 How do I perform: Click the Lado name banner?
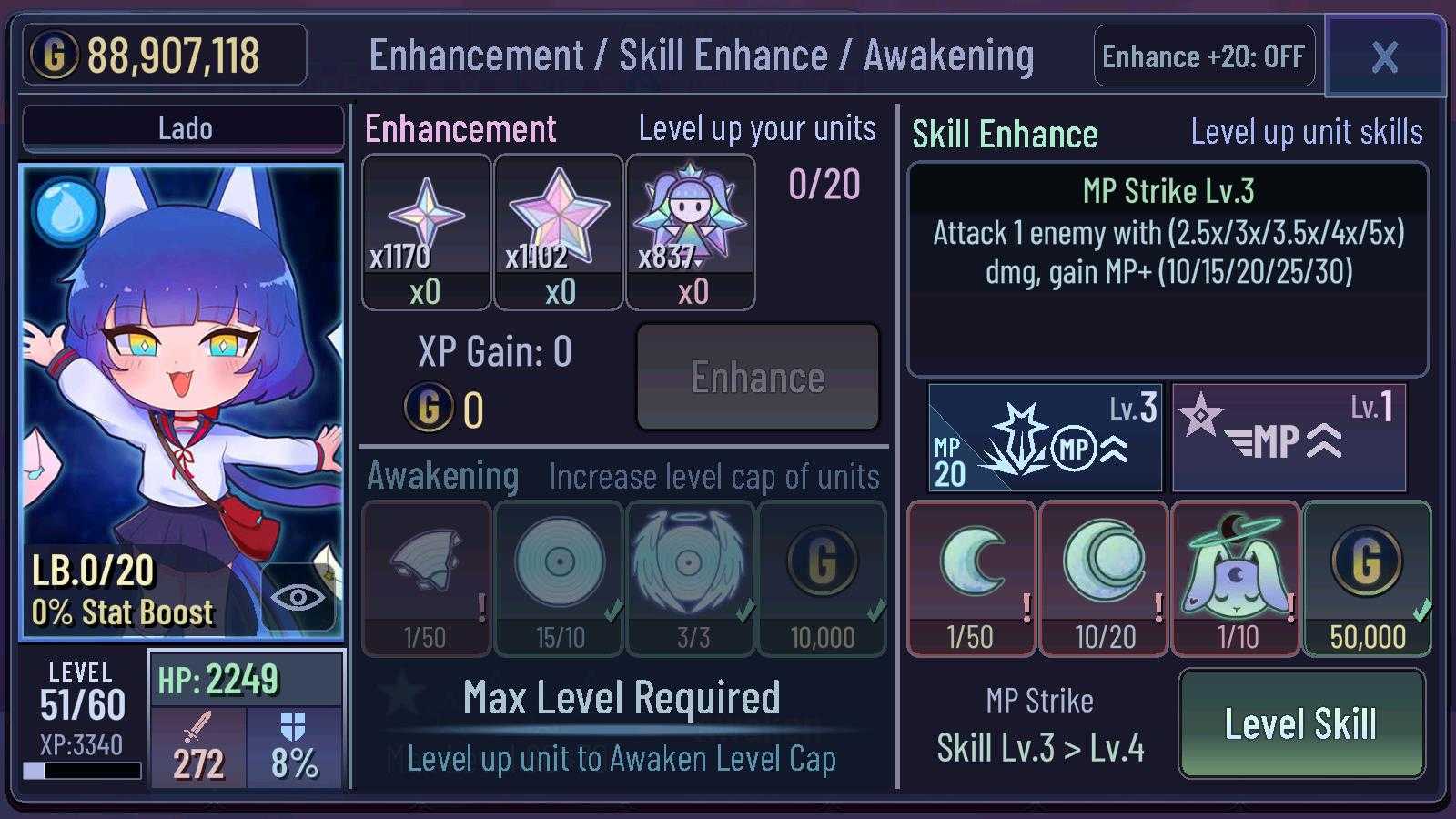pyautogui.click(x=183, y=128)
